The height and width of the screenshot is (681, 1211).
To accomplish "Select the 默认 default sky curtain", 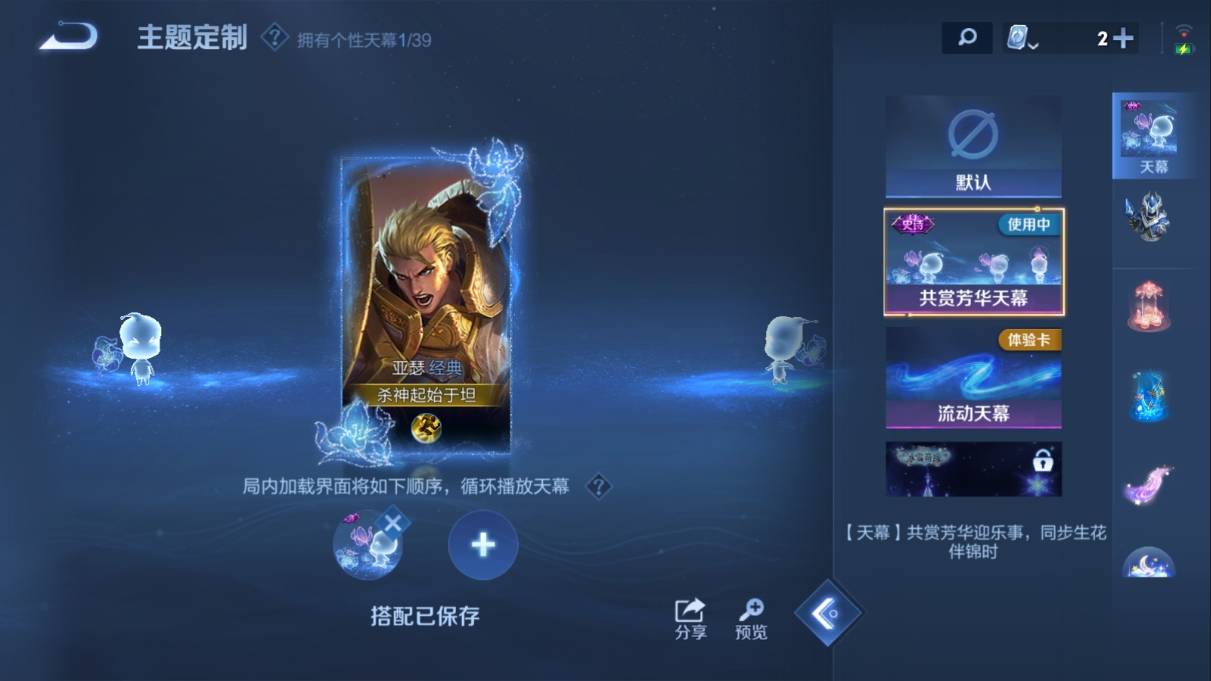I will pyautogui.click(x=973, y=146).
